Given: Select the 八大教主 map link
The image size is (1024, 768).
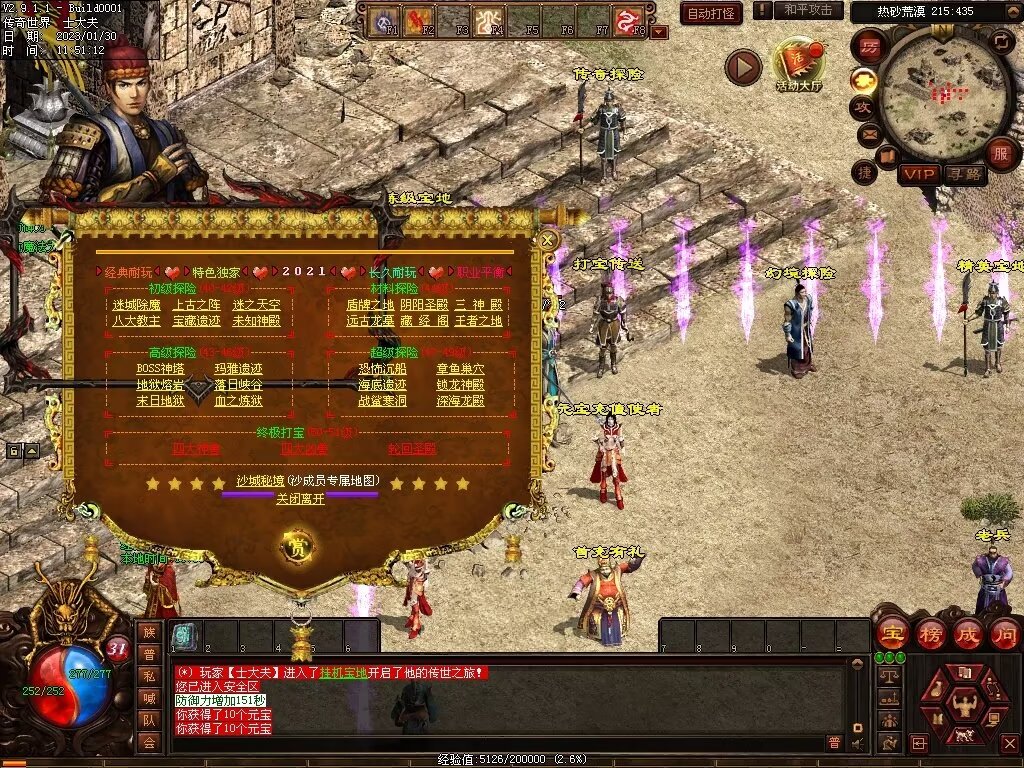Looking at the screenshot, I should pyautogui.click(x=136, y=321).
